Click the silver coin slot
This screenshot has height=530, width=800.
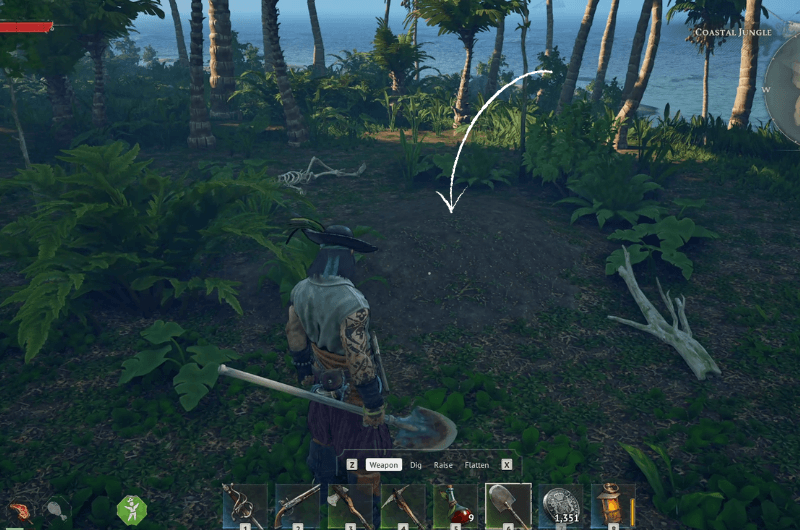tap(560, 506)
